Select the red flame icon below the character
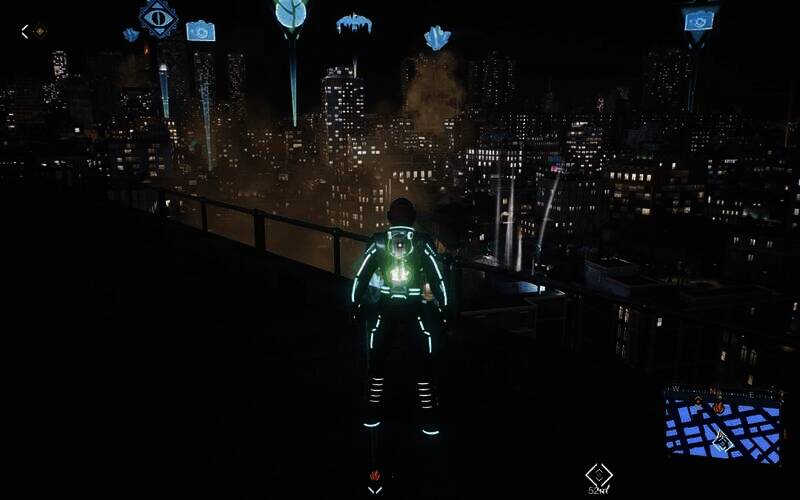This screenshot has height=500, width=800. (x=375, y=475)
